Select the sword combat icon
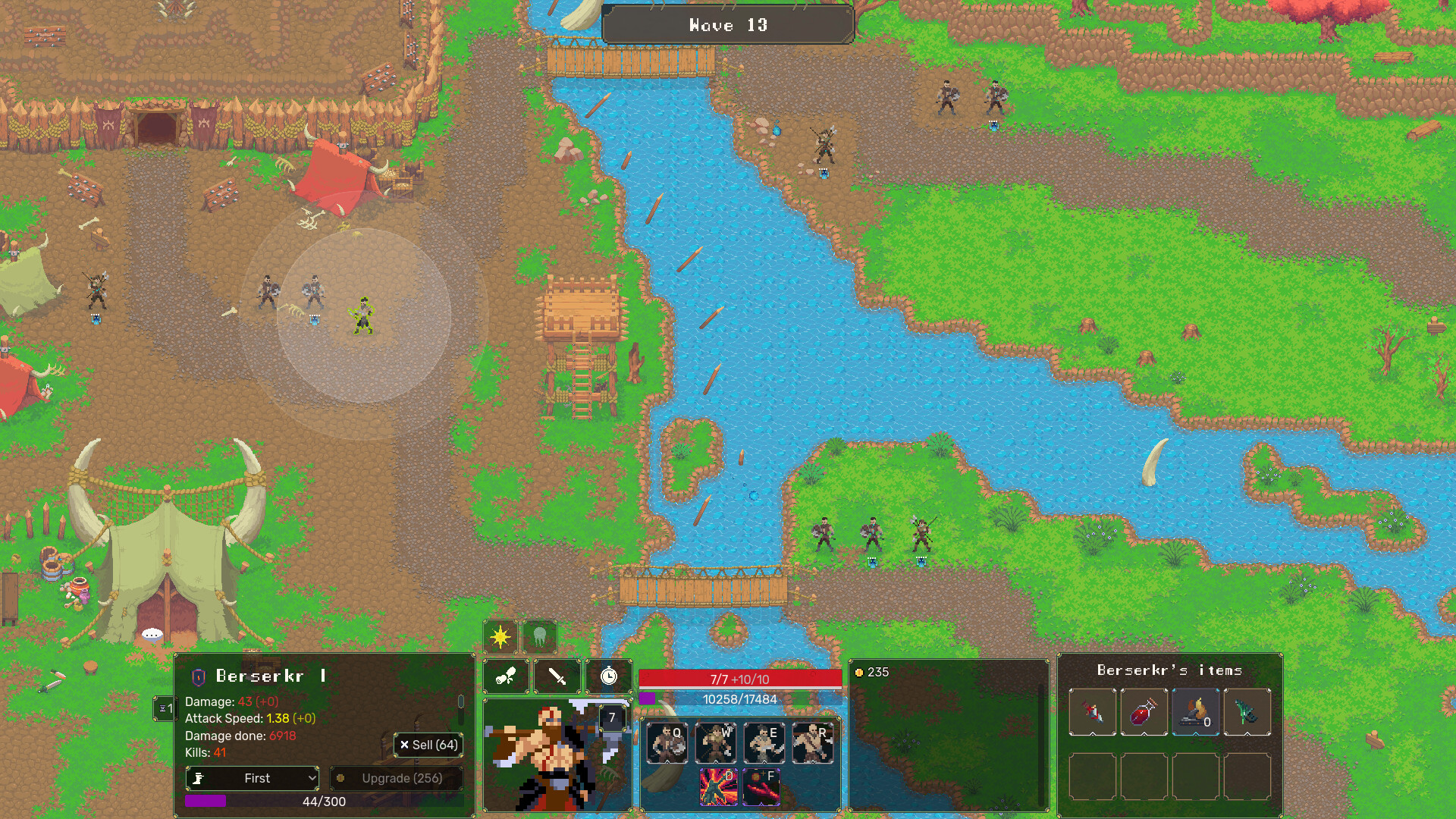The image size is (1456, 819). click(x=557, y=676)
